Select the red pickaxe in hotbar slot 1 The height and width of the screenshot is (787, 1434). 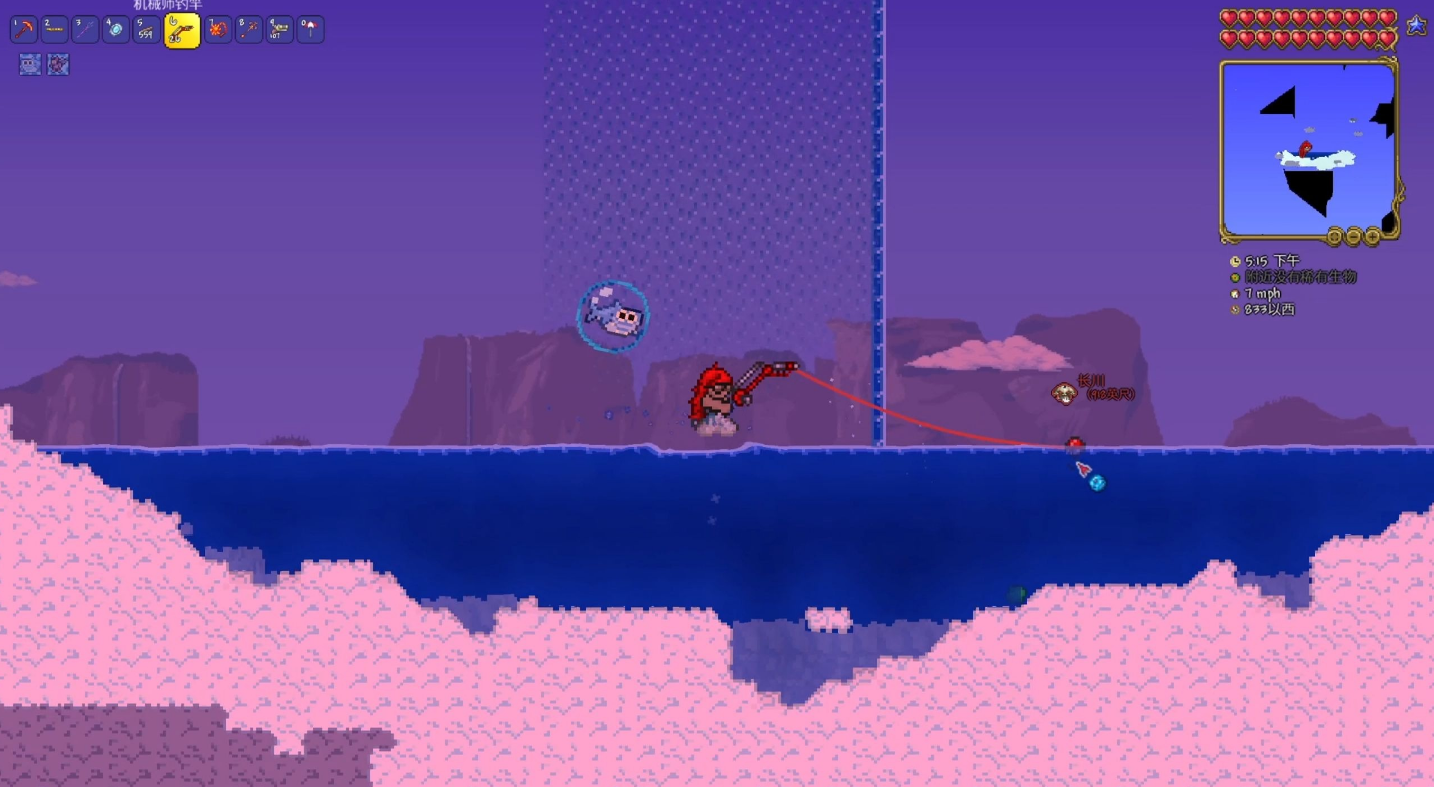coord(24,30)
